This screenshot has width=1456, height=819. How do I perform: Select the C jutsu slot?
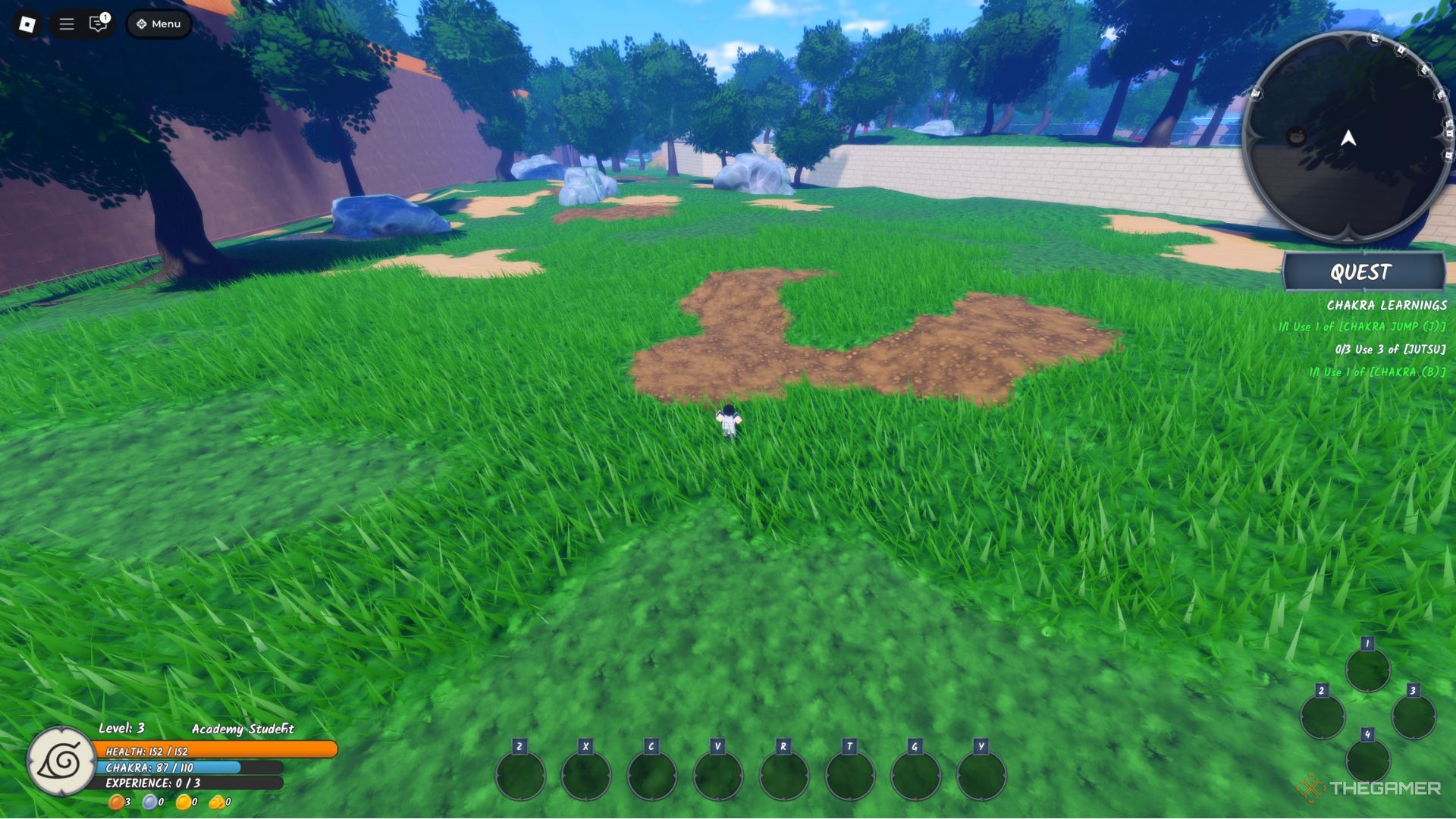point(652,775)
